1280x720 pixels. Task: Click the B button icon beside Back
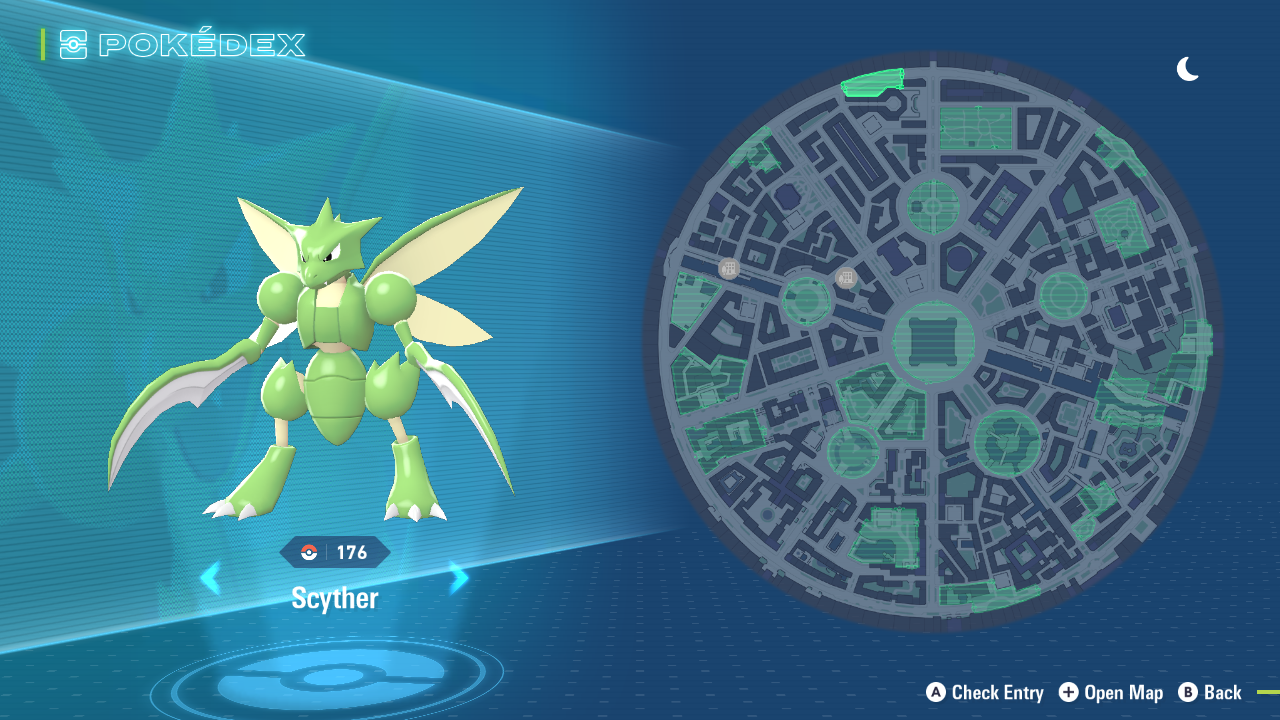coord(1188,692)
